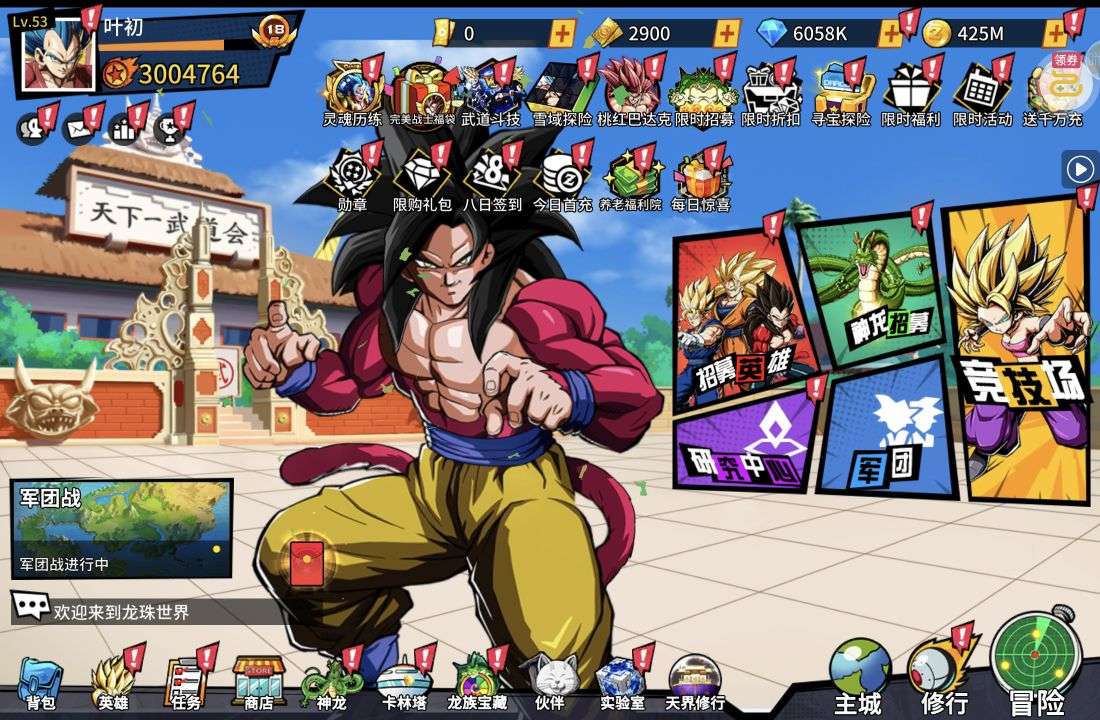Open 神龙招募 dragon recruitment panel

pyautogui.click(x=870, y=290)
